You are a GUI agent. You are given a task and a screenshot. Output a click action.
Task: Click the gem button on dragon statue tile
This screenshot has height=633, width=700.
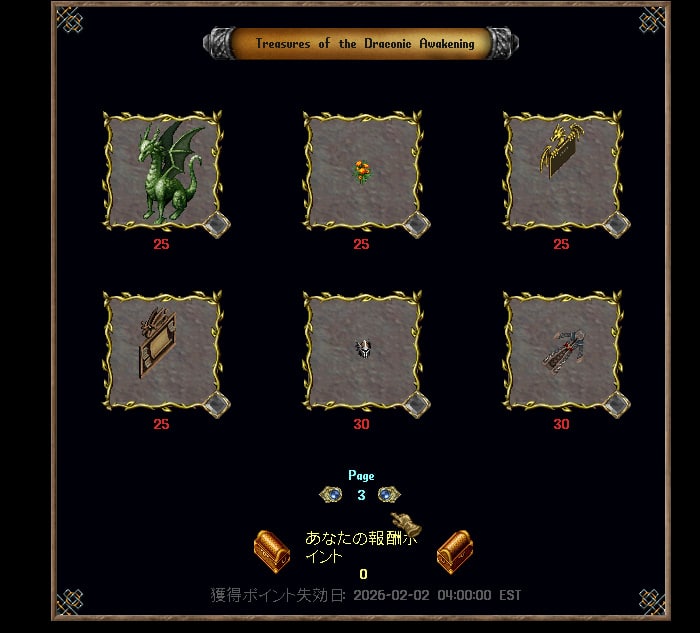pos(217,224)
